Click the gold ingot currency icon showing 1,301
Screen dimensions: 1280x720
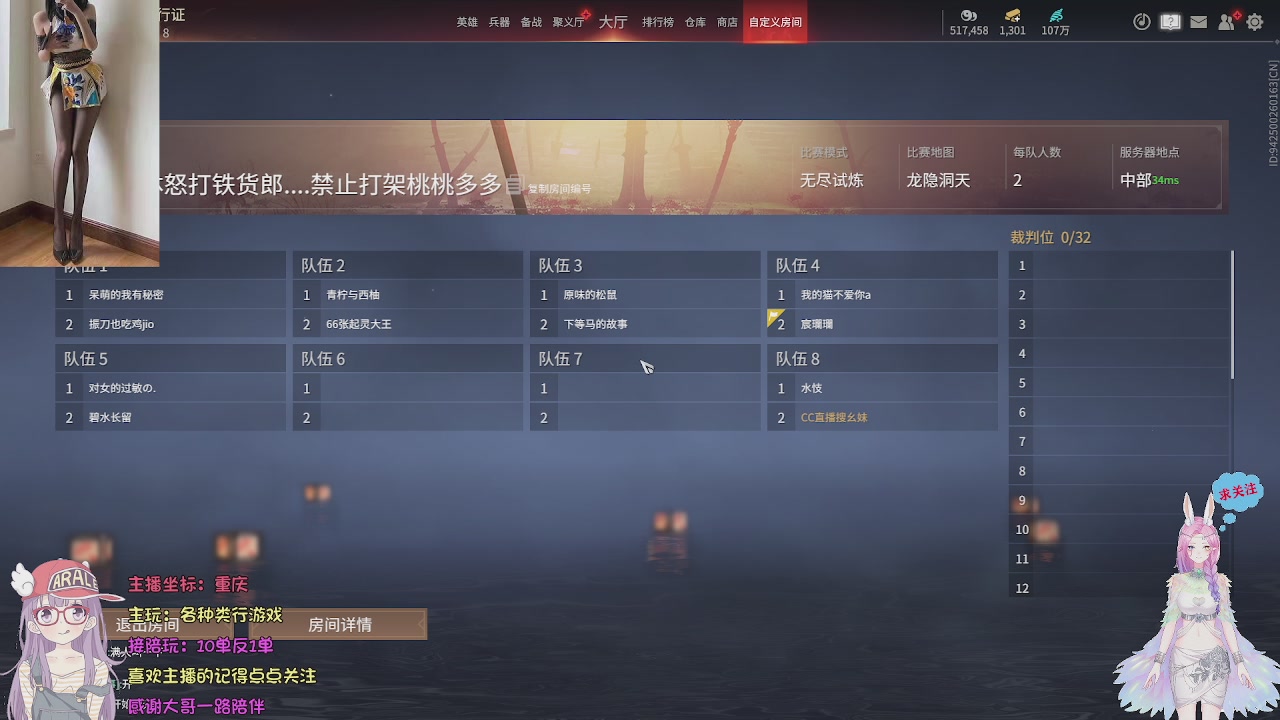point(1011,17)
